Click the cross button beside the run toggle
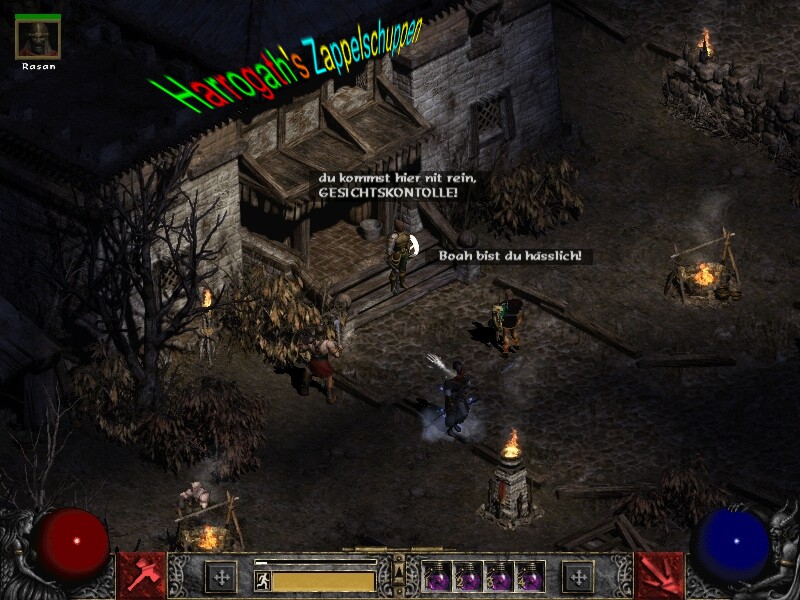 pyautogui.click(x=221, y=576)
